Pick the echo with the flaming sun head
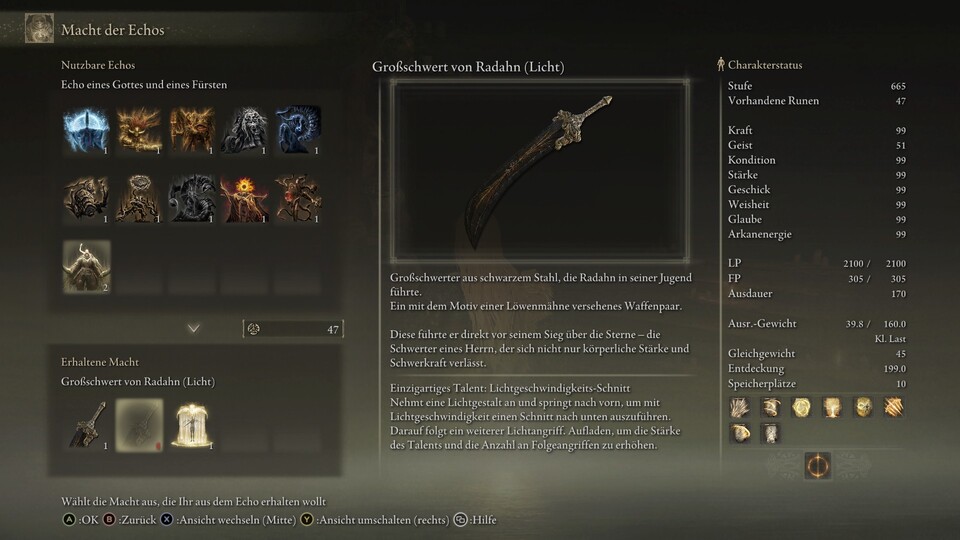Viewport: 960px width, 540px height. [244, 197]
